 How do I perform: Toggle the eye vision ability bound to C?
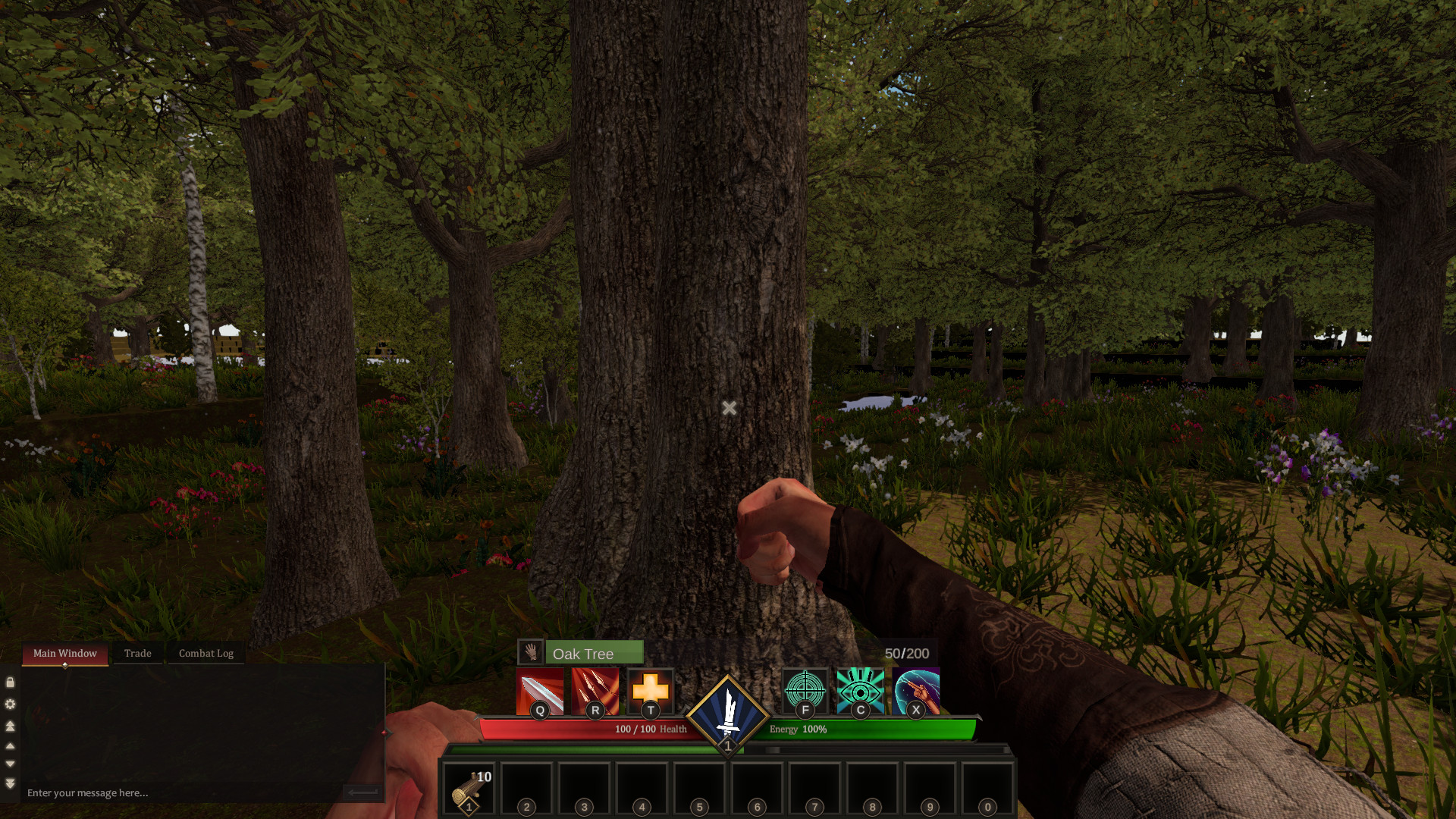861,692
